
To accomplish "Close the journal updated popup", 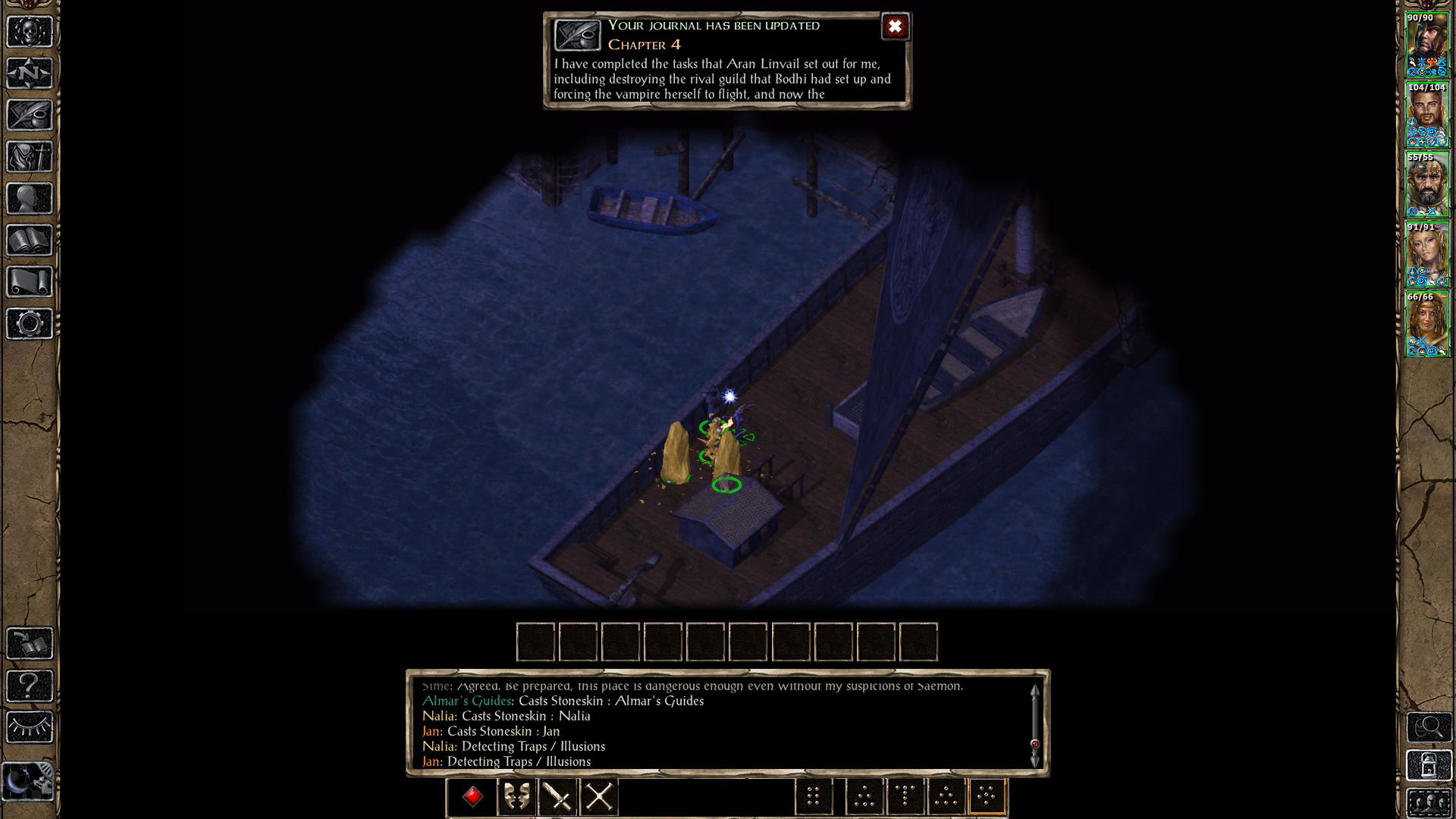I will tap(896, 27).
